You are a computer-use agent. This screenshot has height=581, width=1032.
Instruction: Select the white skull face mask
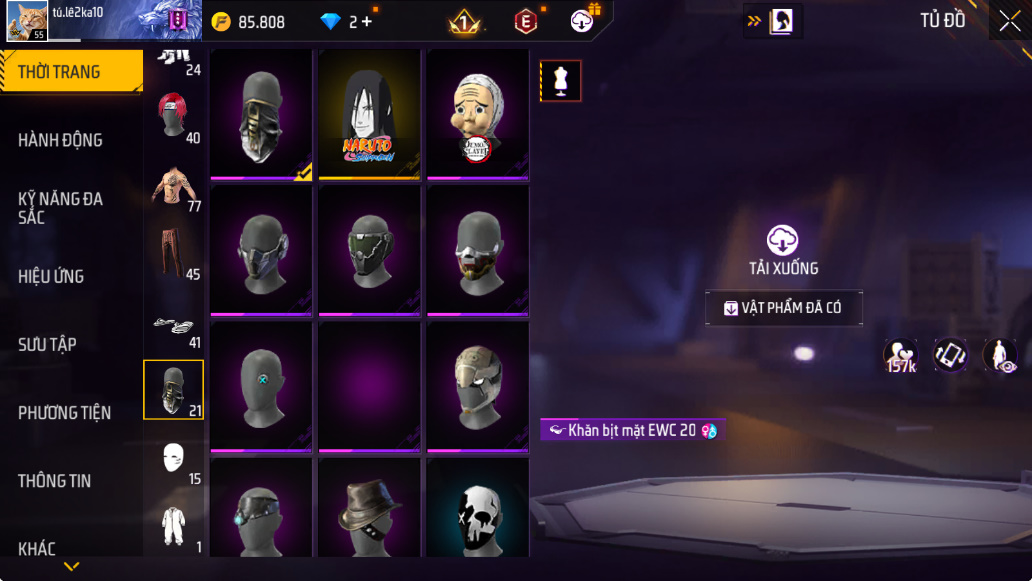(477, 508)
